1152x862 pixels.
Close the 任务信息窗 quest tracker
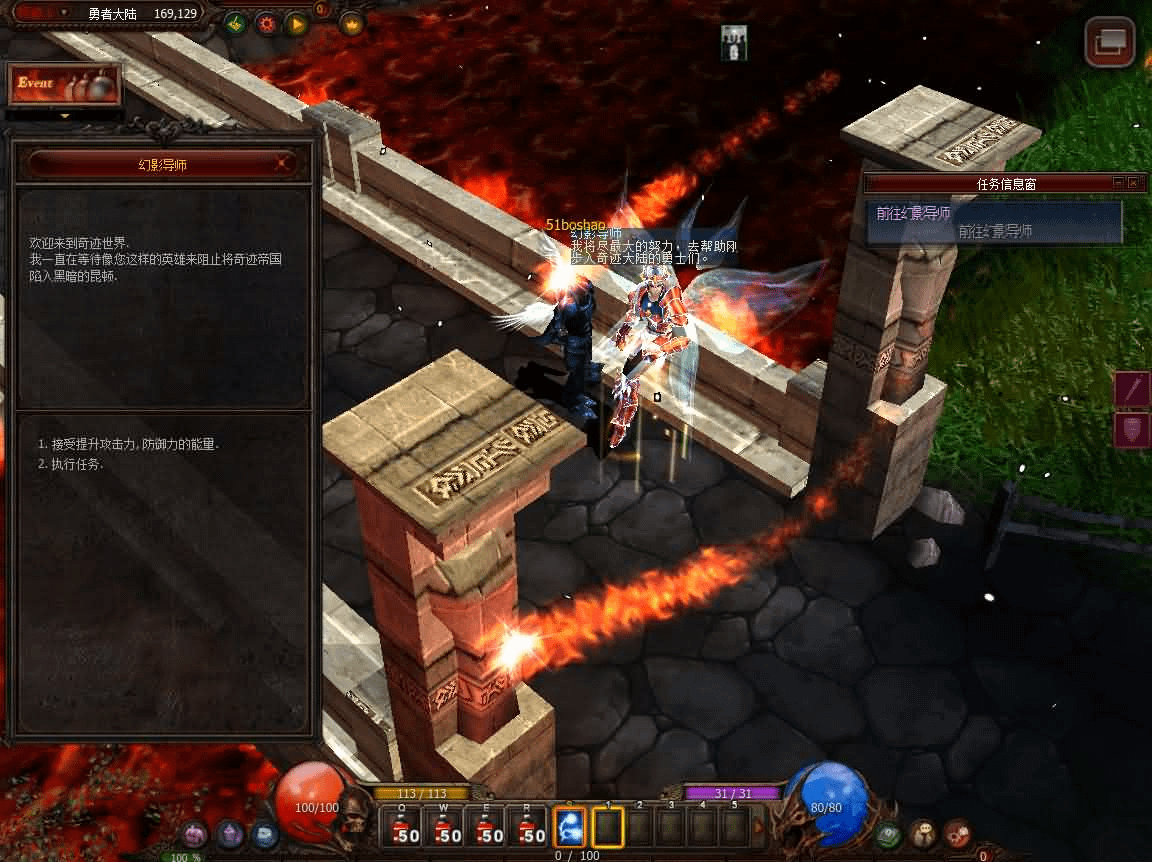pyautogui.click(x=1133, y=183)
